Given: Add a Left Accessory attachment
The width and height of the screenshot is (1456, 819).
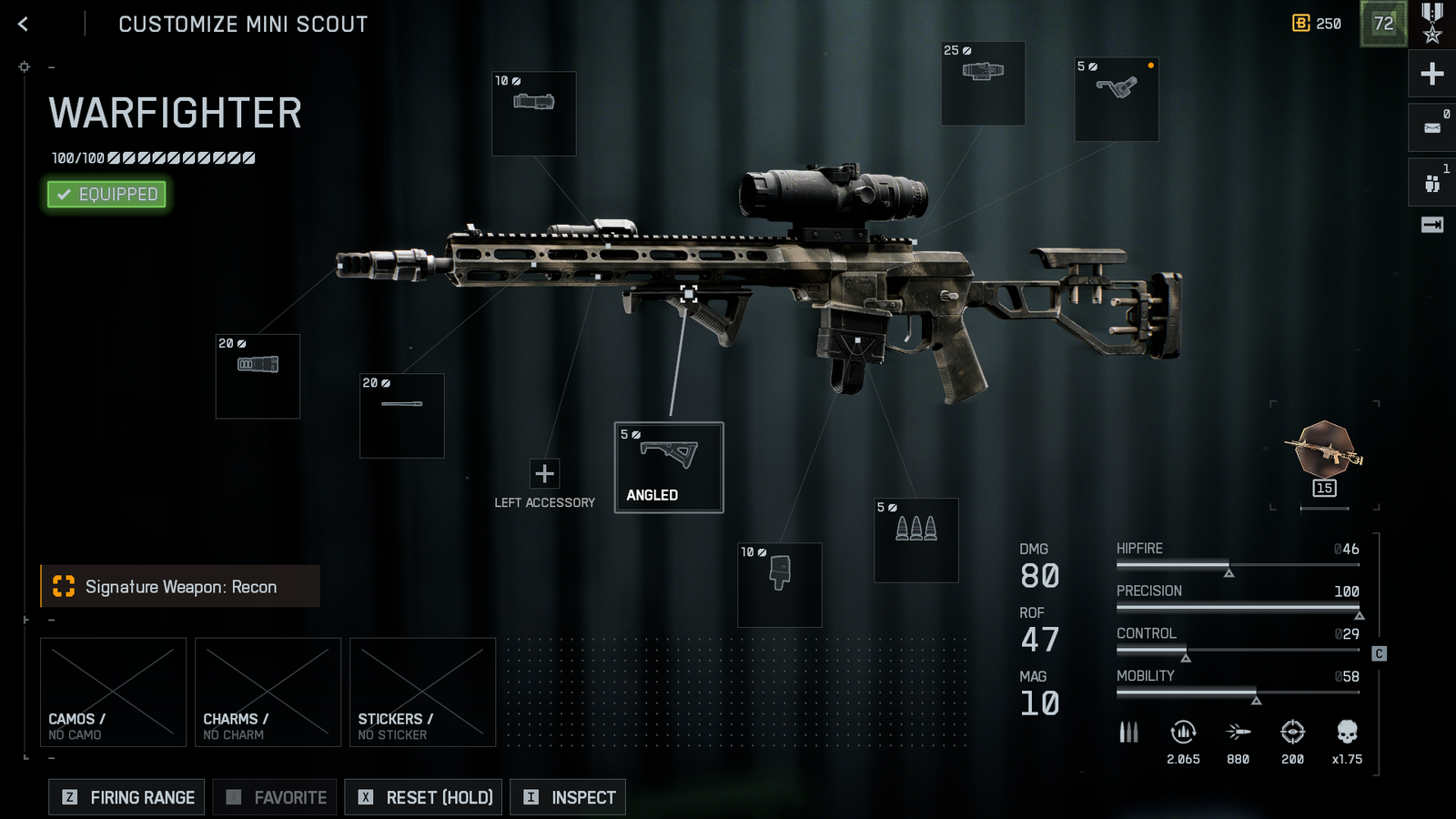Looking at the screenshot, I should point(544,474).
